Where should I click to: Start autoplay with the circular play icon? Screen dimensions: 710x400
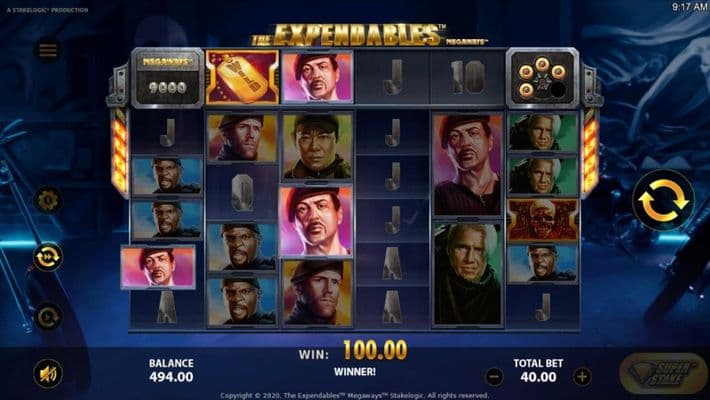point(48,317)
